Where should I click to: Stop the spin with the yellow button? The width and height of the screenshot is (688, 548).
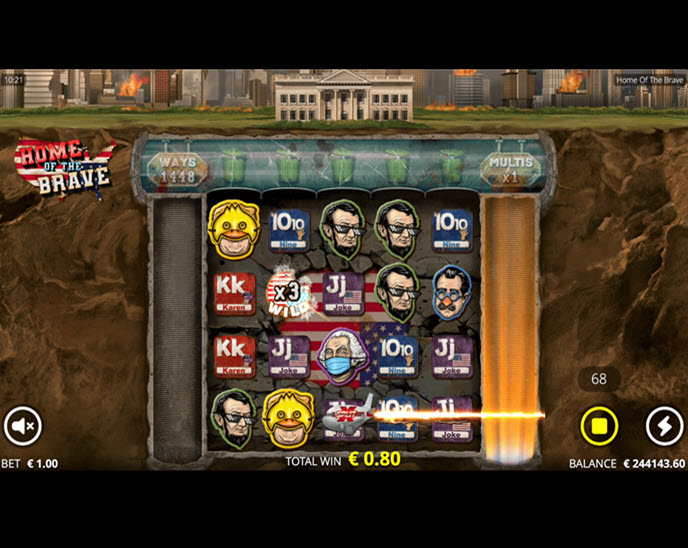(599, 427)
